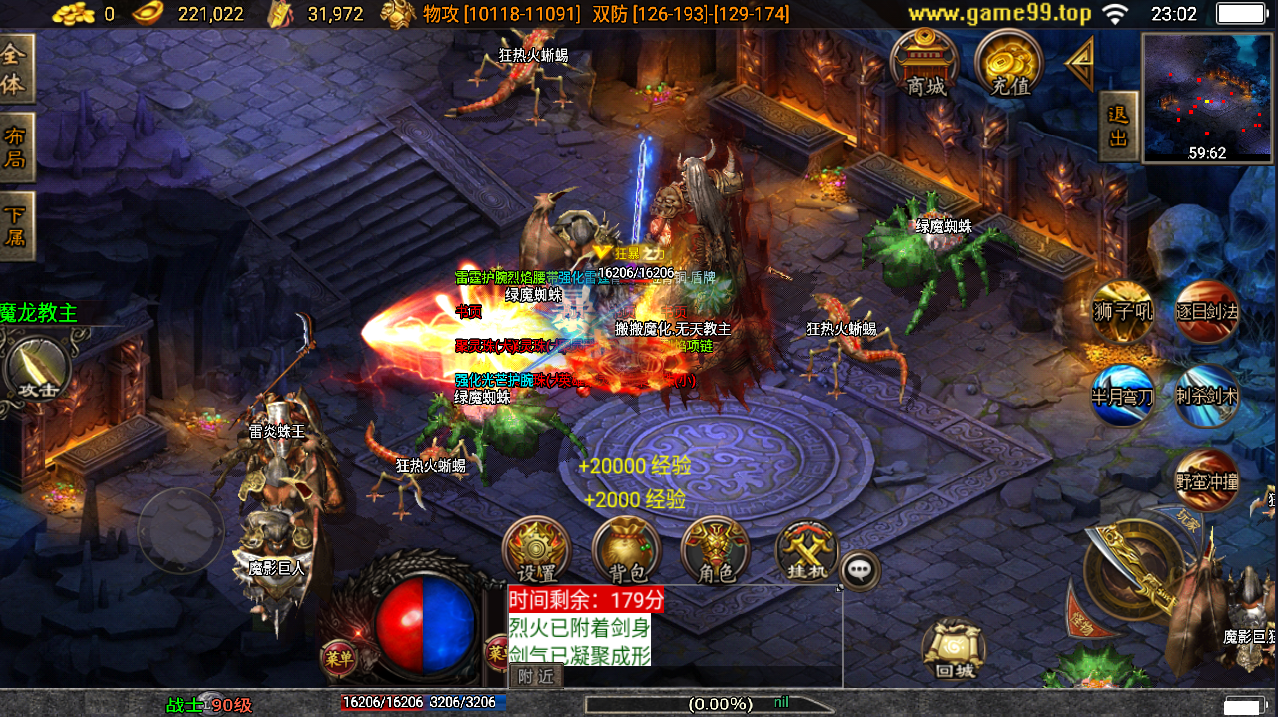
Task: Trigger the 半月弯刀 skill
Action: click(x=1122, y=396)
